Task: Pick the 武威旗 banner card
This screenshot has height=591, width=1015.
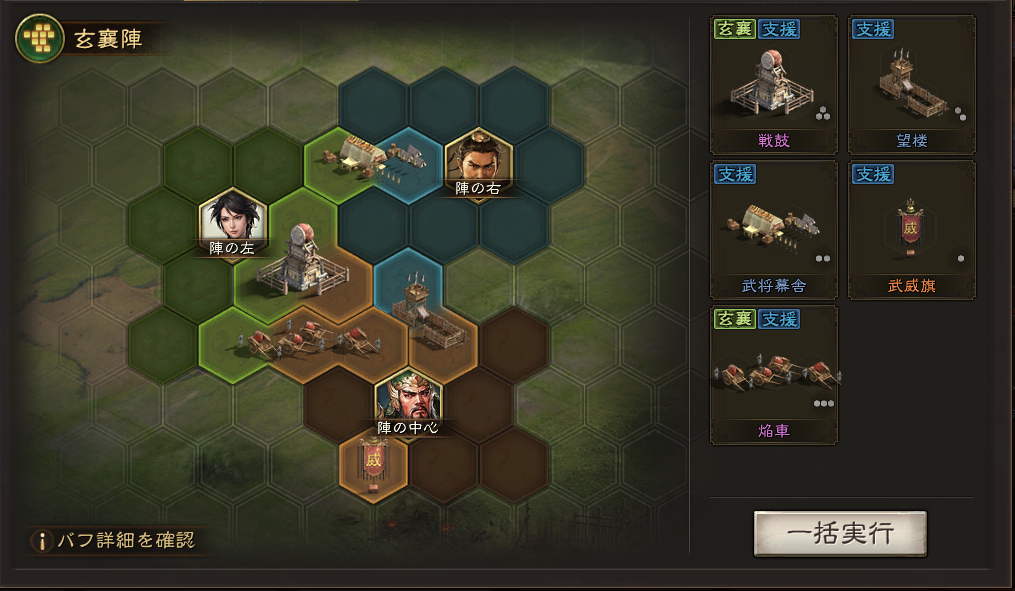Action: (x=911, y=230)
